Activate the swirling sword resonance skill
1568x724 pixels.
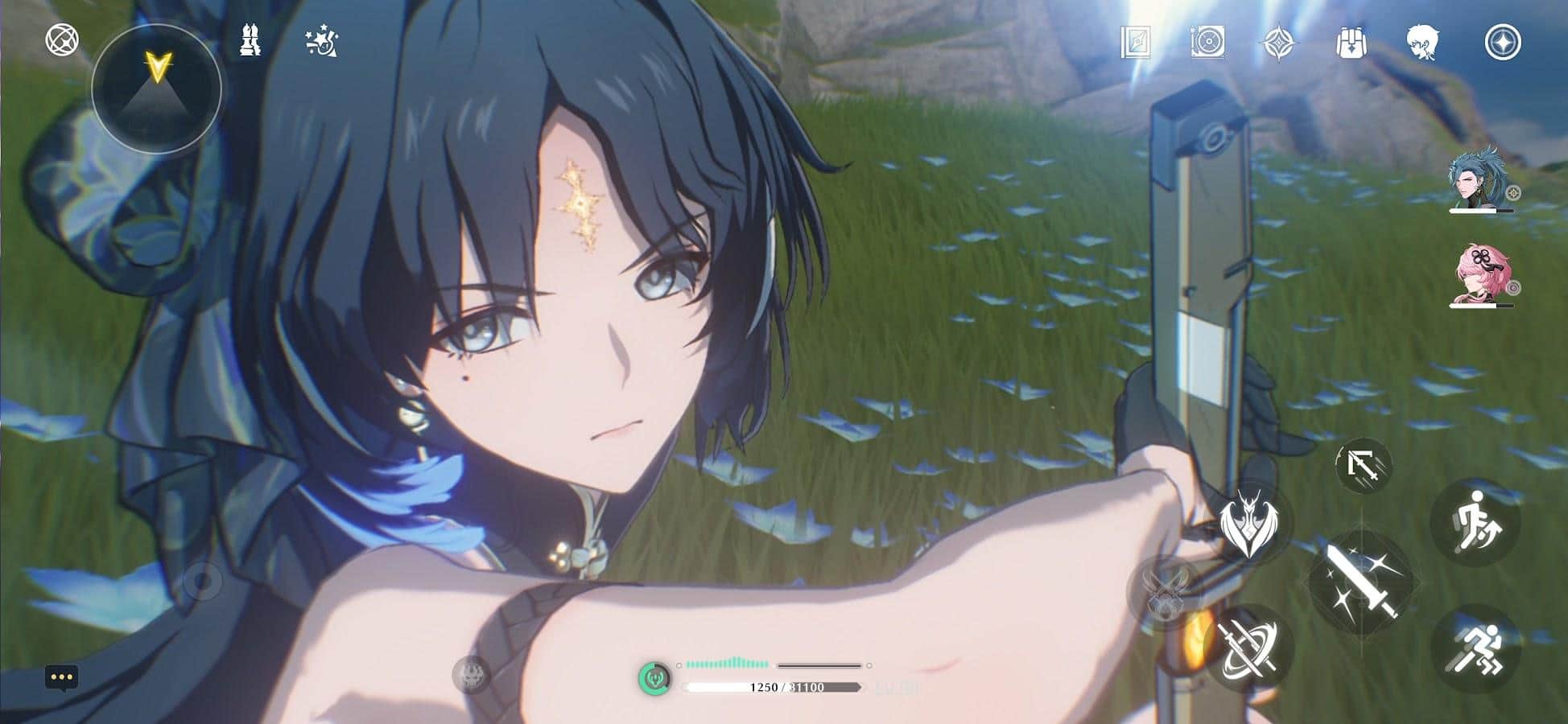point(1250,648)
